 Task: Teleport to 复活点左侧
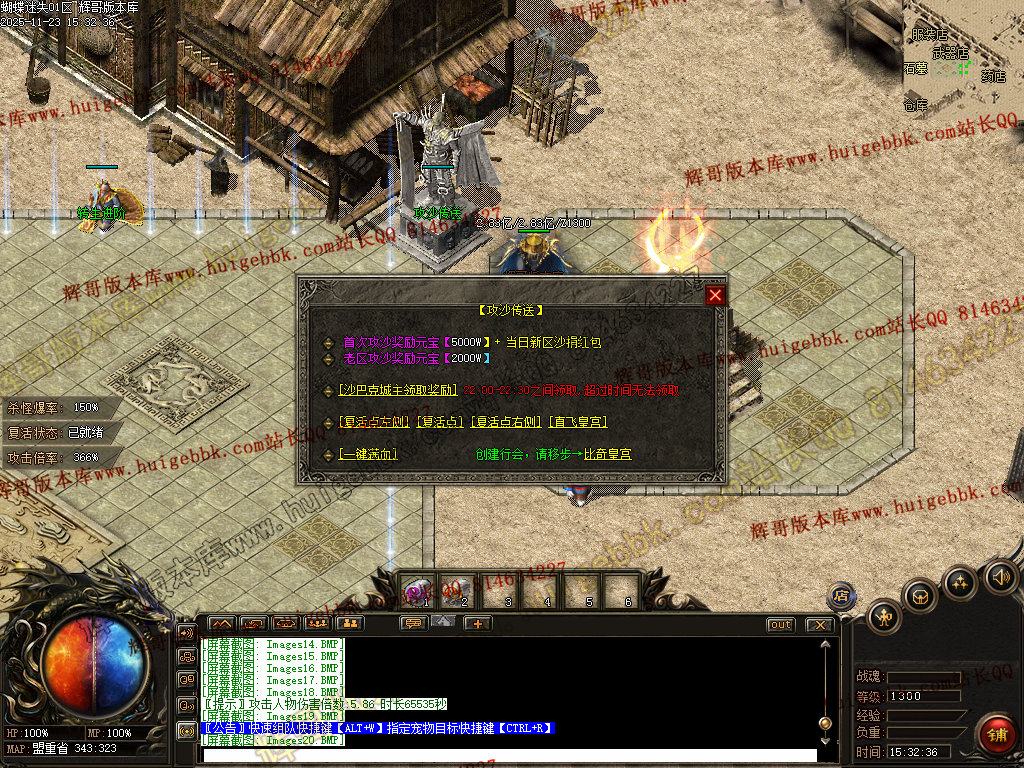(x=374, y=422)
